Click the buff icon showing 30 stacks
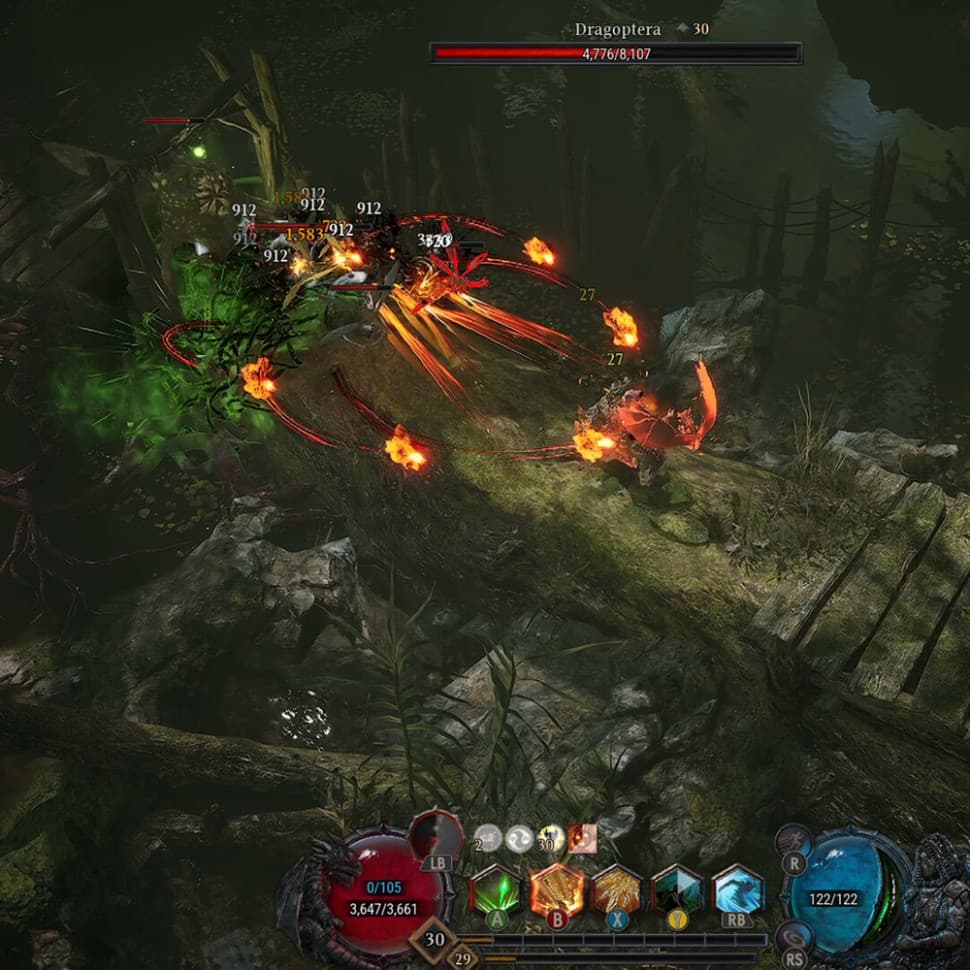This screenshot has height=970, width=970. (550, 838)
